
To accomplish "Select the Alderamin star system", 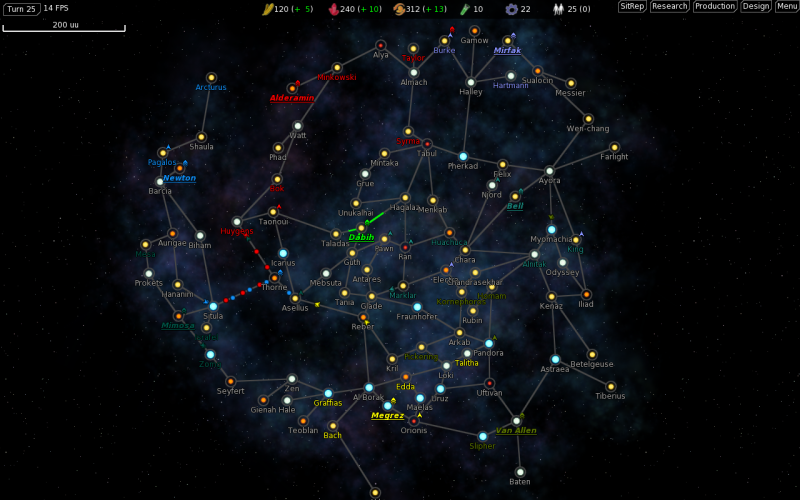I will [x=292, y=88].
